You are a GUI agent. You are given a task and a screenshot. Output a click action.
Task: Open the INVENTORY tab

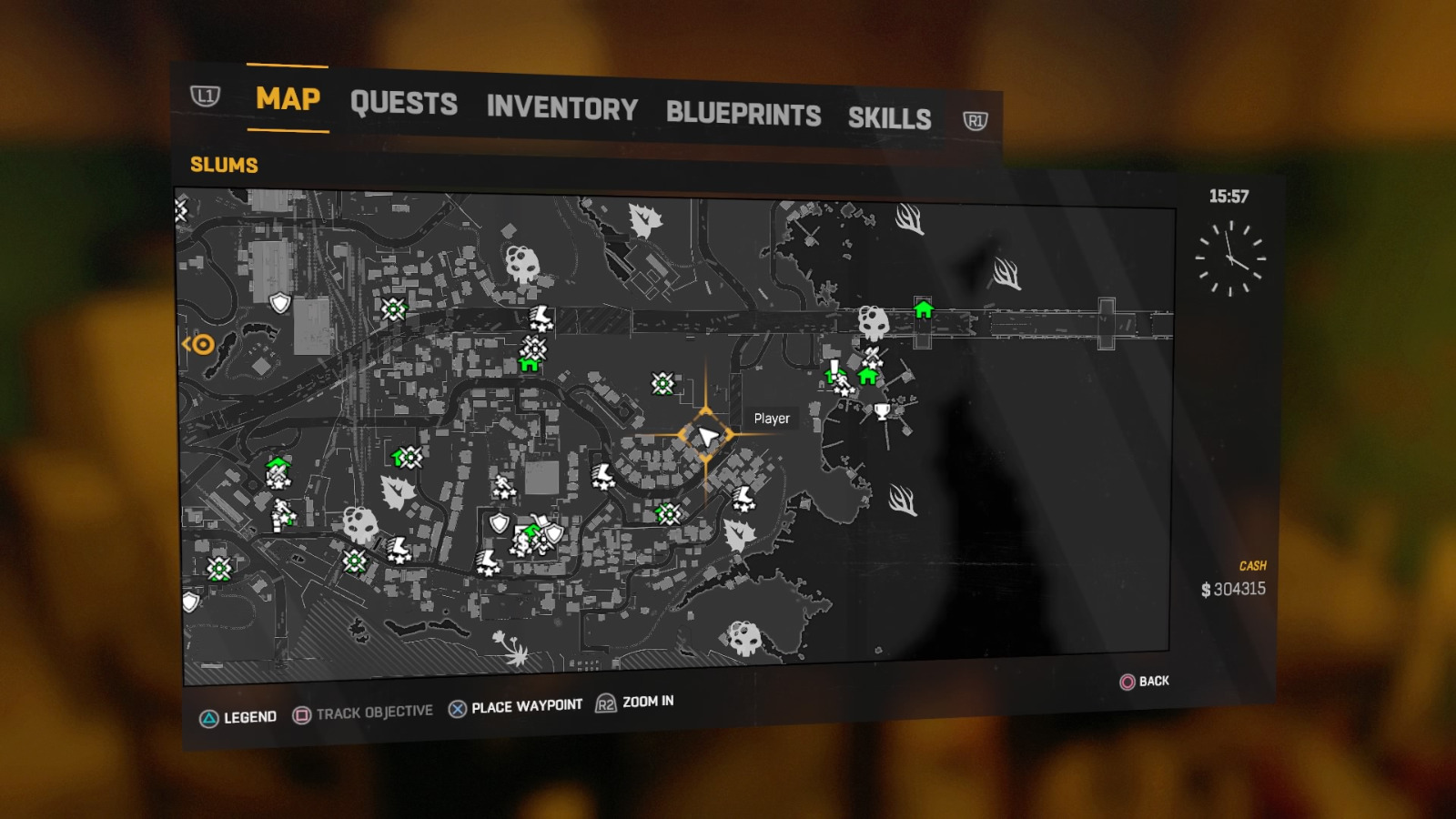tap(561, 109)
